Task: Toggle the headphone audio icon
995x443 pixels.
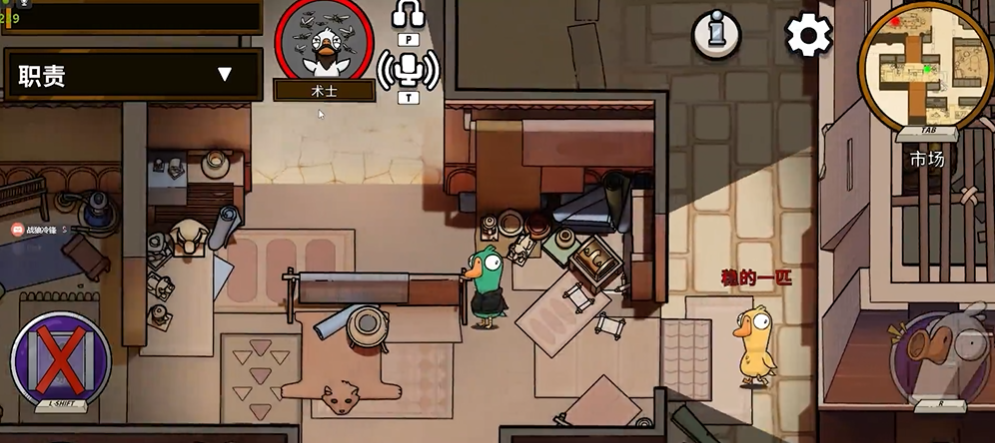Action: (408, 16)
